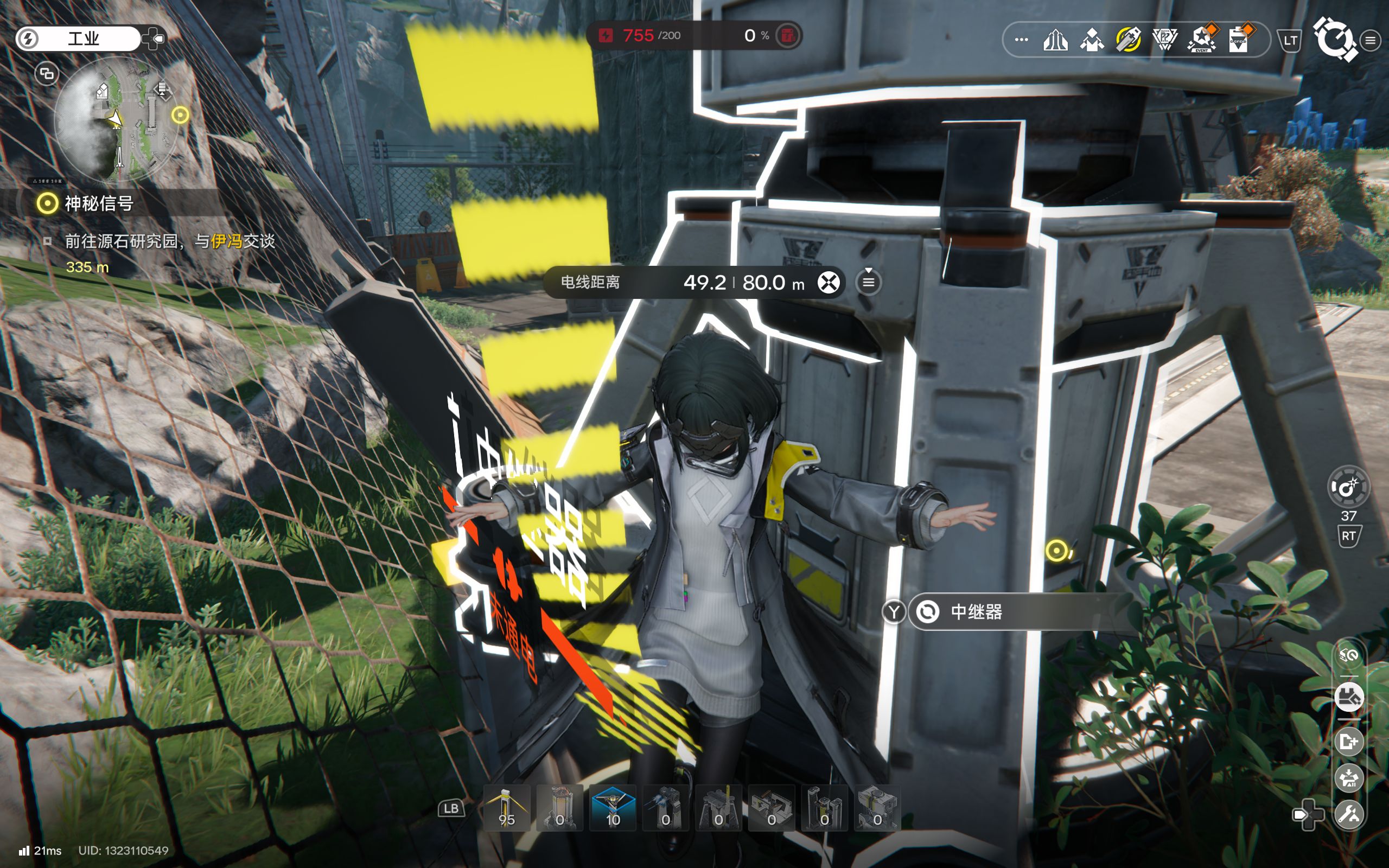
Task: Expand the three-dots overflow menu
Action: tap(1021, 40)
